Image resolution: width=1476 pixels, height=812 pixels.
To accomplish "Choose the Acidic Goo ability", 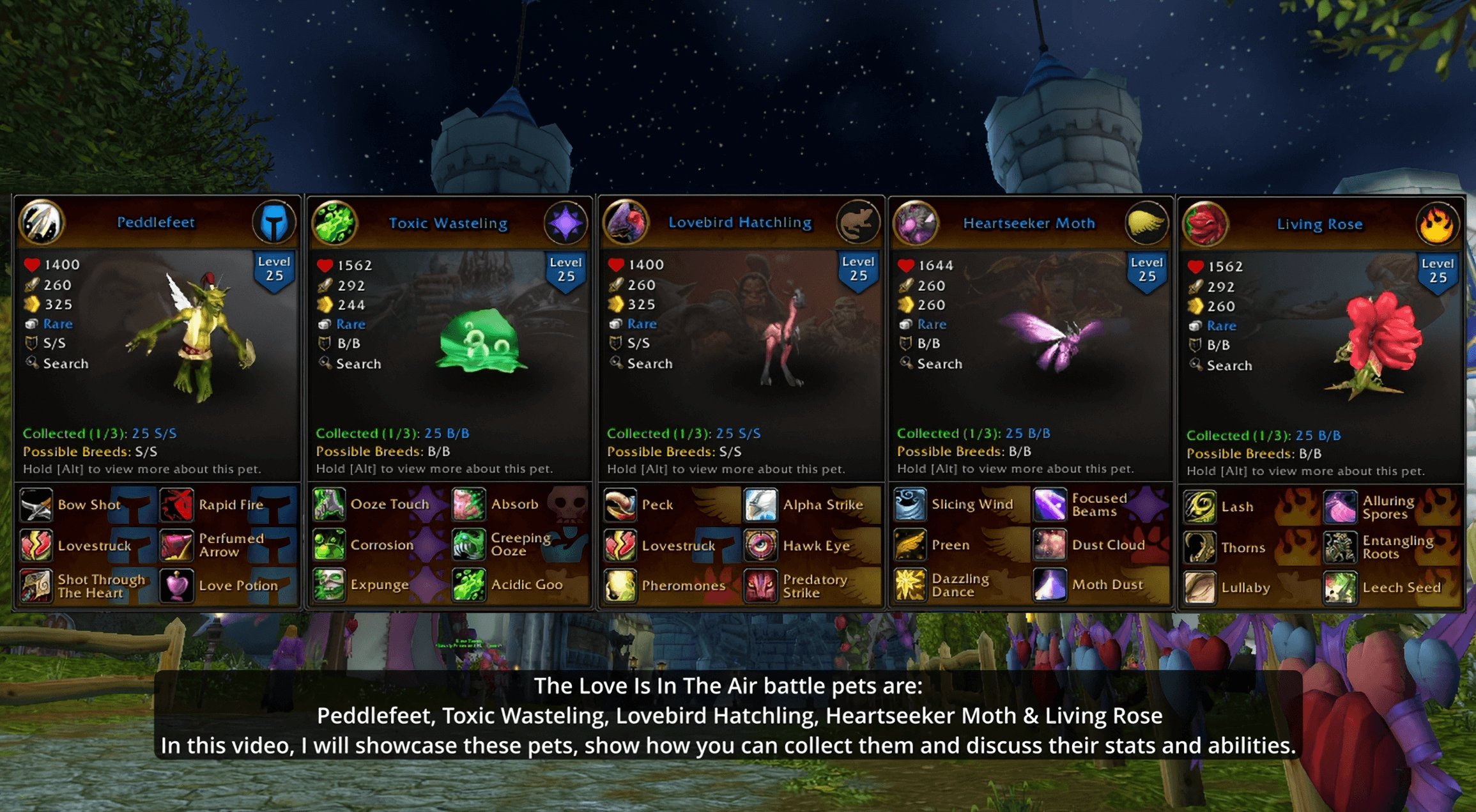I will [x=469, y=585].
